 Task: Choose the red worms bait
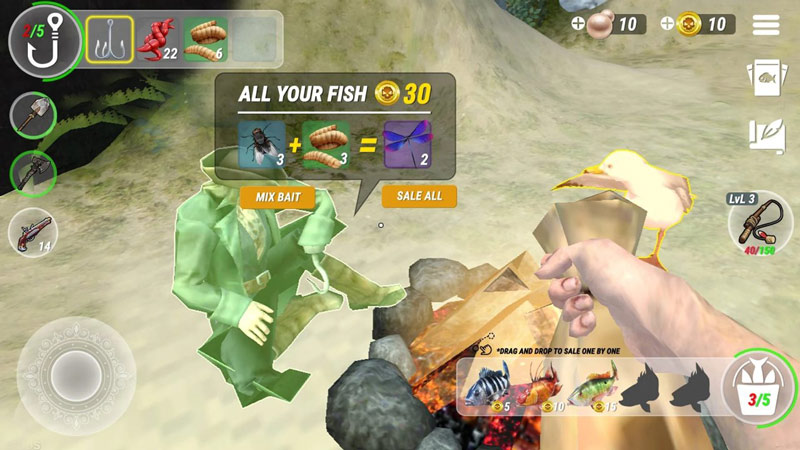156,40
